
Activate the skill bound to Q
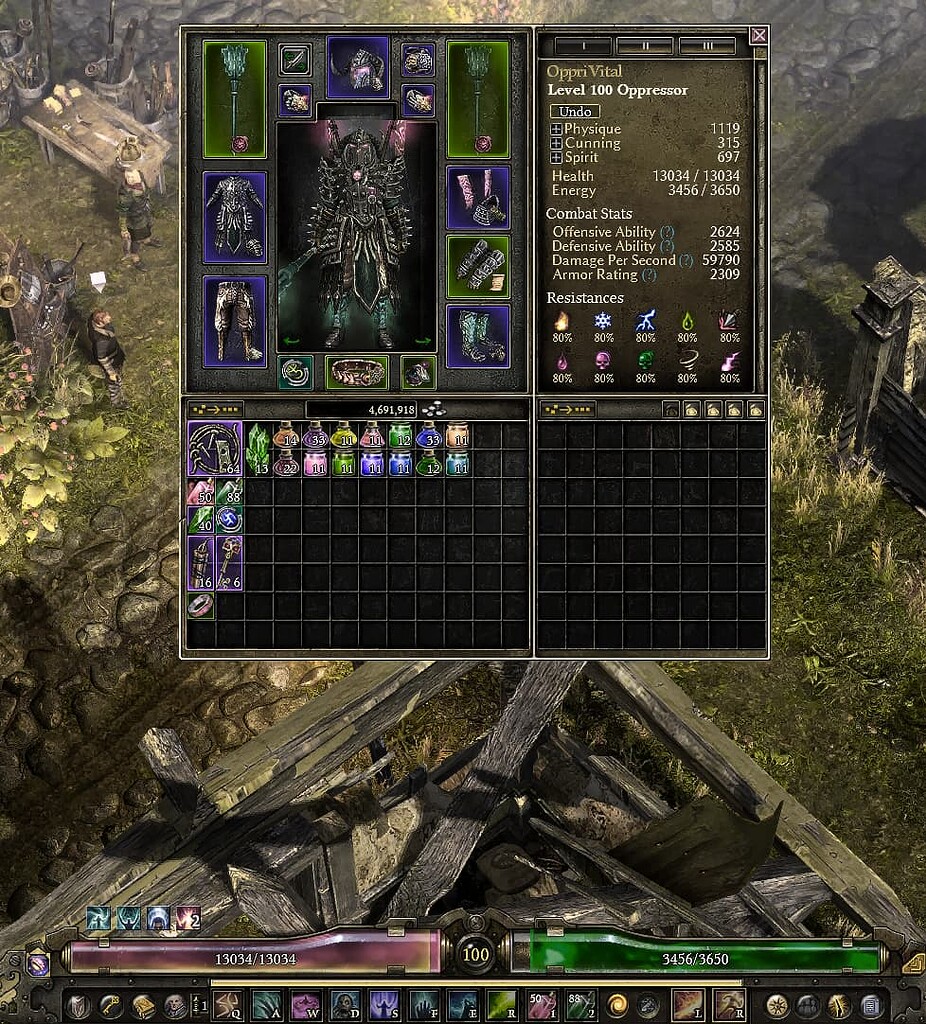click(227, 1003)
